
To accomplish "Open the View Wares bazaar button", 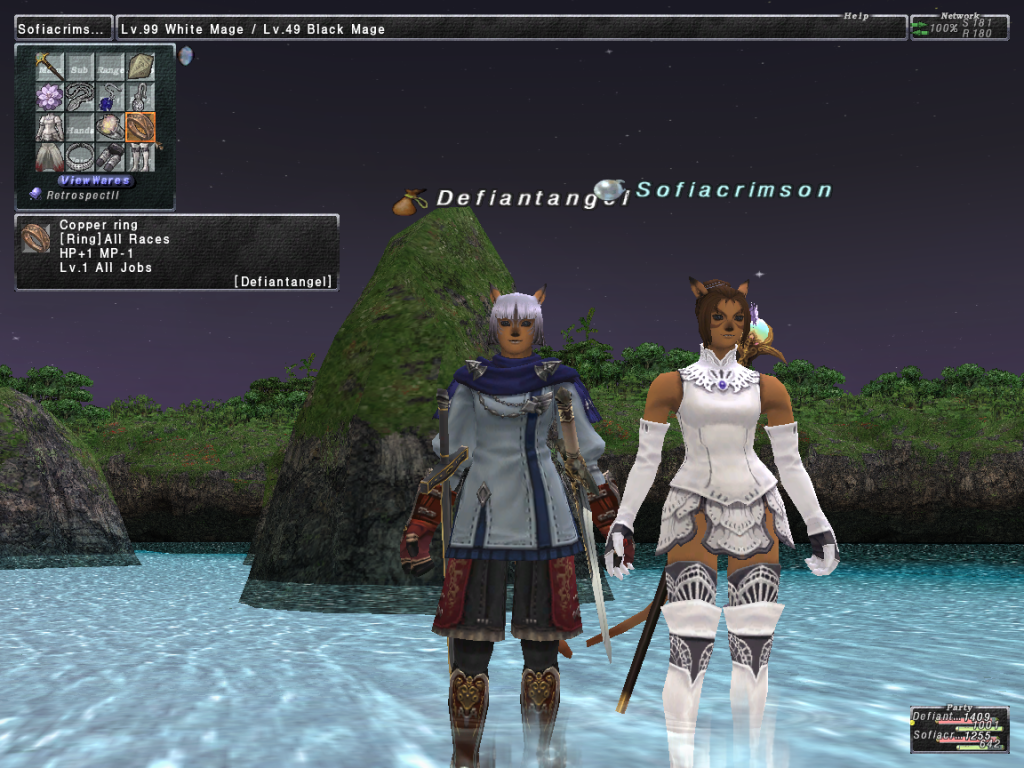I will [95, 181].
